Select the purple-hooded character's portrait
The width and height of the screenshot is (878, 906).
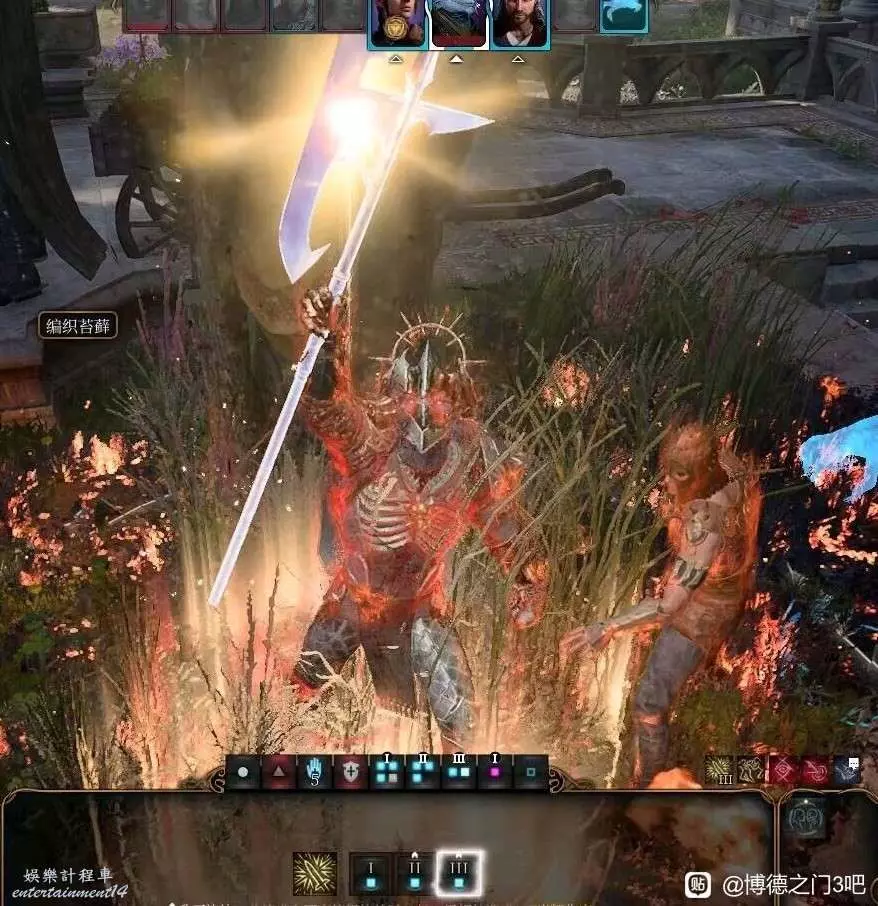click(x=397, y=22)
